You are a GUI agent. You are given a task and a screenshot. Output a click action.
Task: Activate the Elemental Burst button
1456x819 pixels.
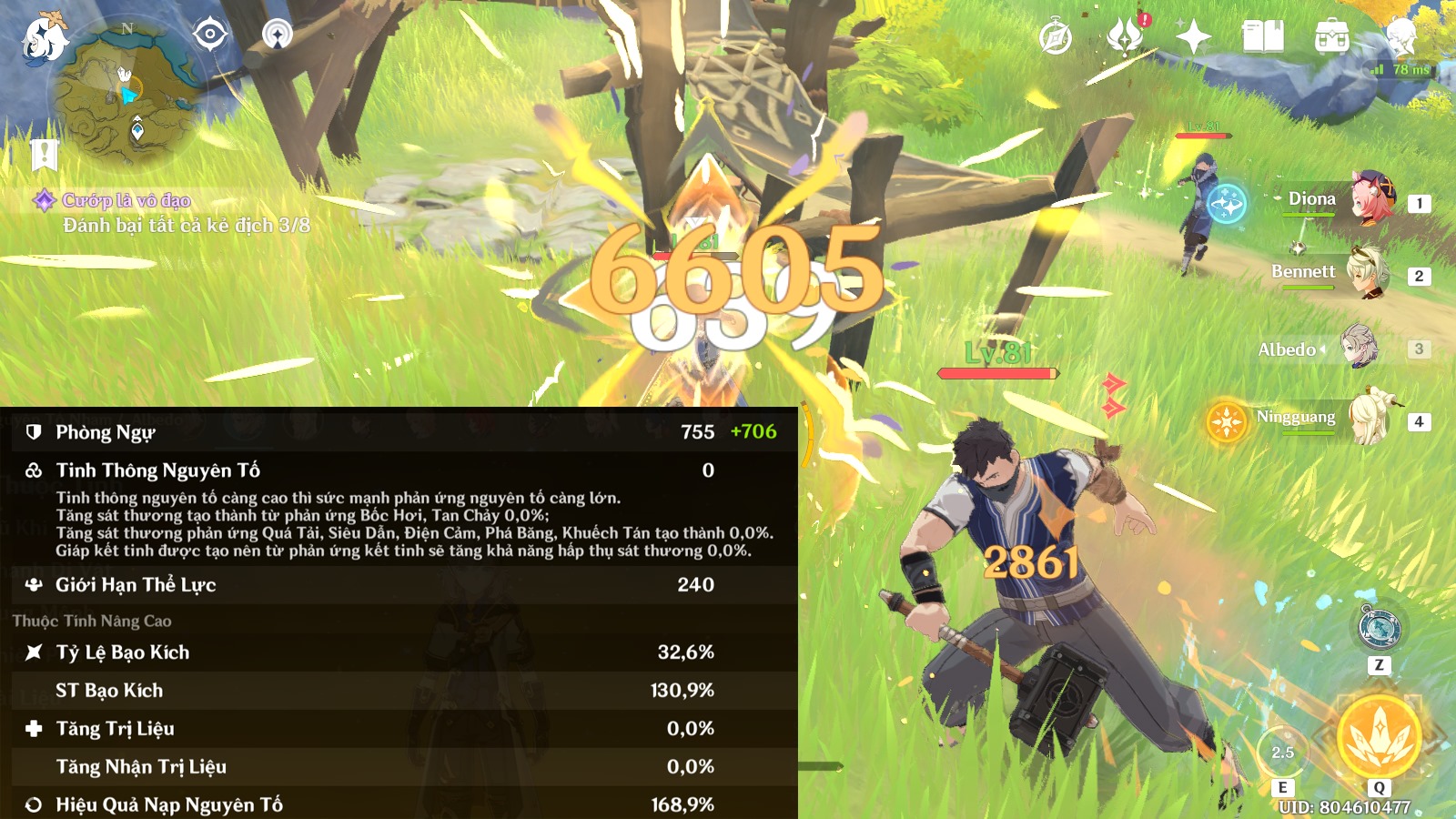pos(1378,738)
